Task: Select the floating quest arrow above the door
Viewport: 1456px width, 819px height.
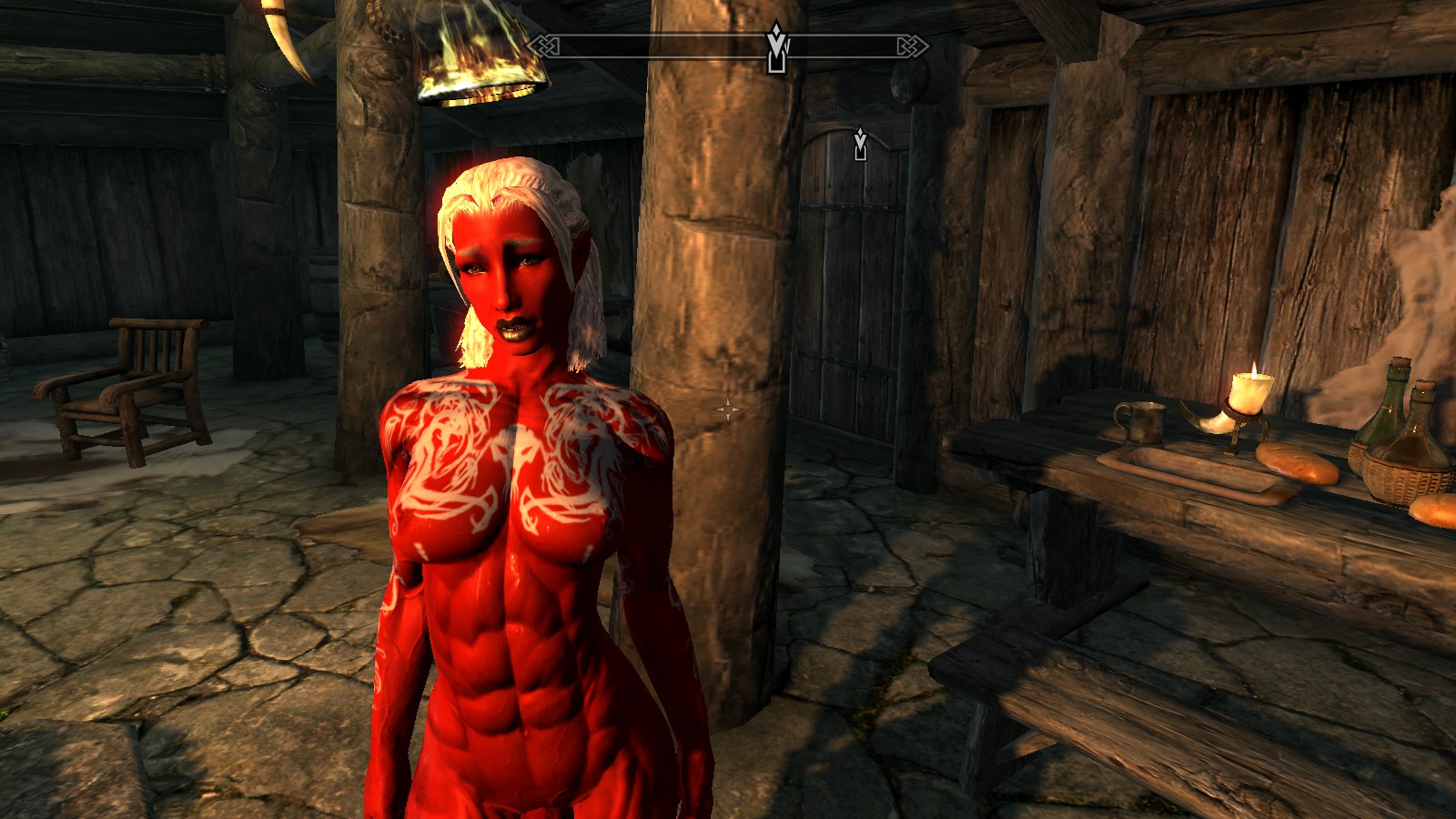Action: pos(860,144)
